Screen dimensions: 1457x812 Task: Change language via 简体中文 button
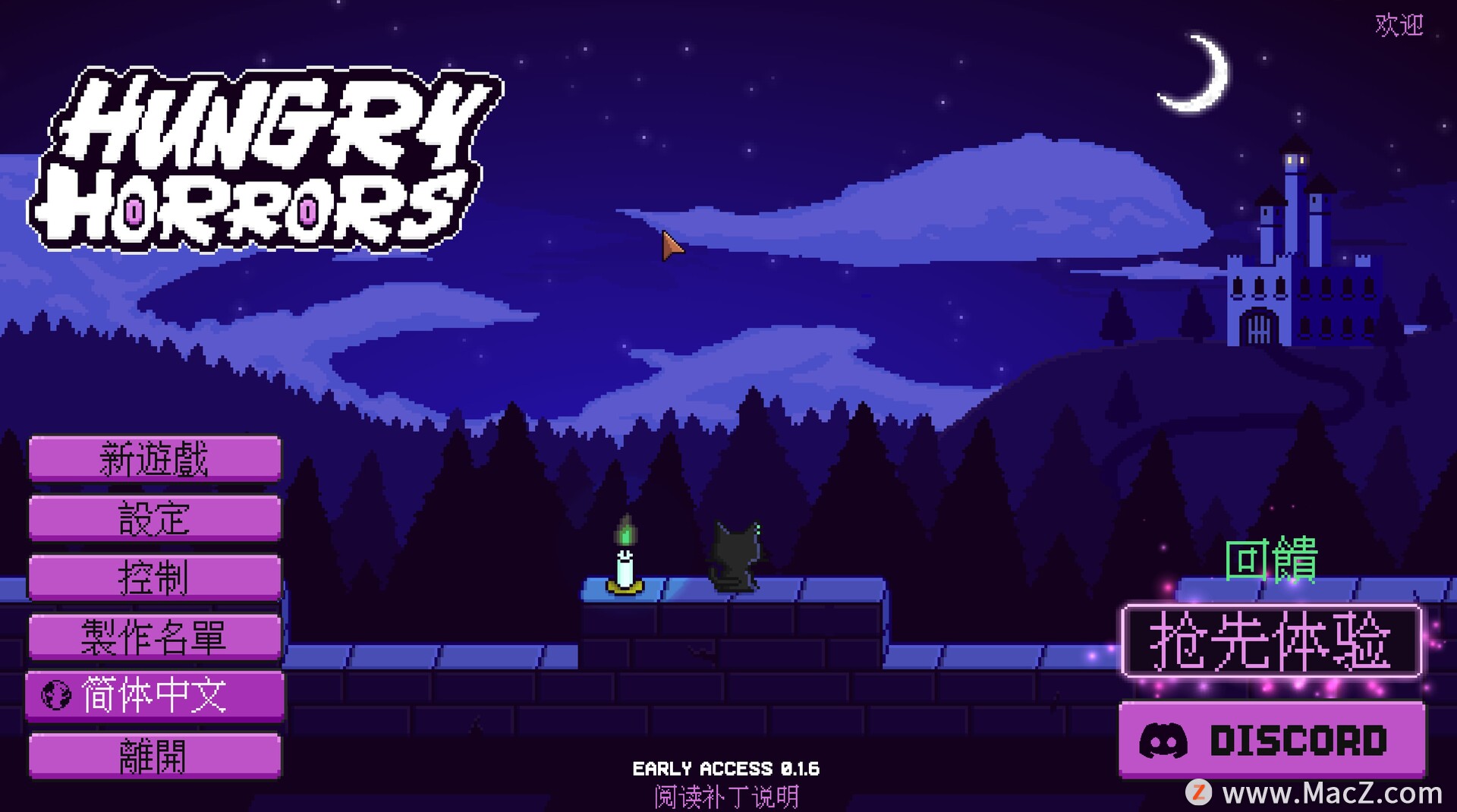pyautogui.click(x=155, y=695)
